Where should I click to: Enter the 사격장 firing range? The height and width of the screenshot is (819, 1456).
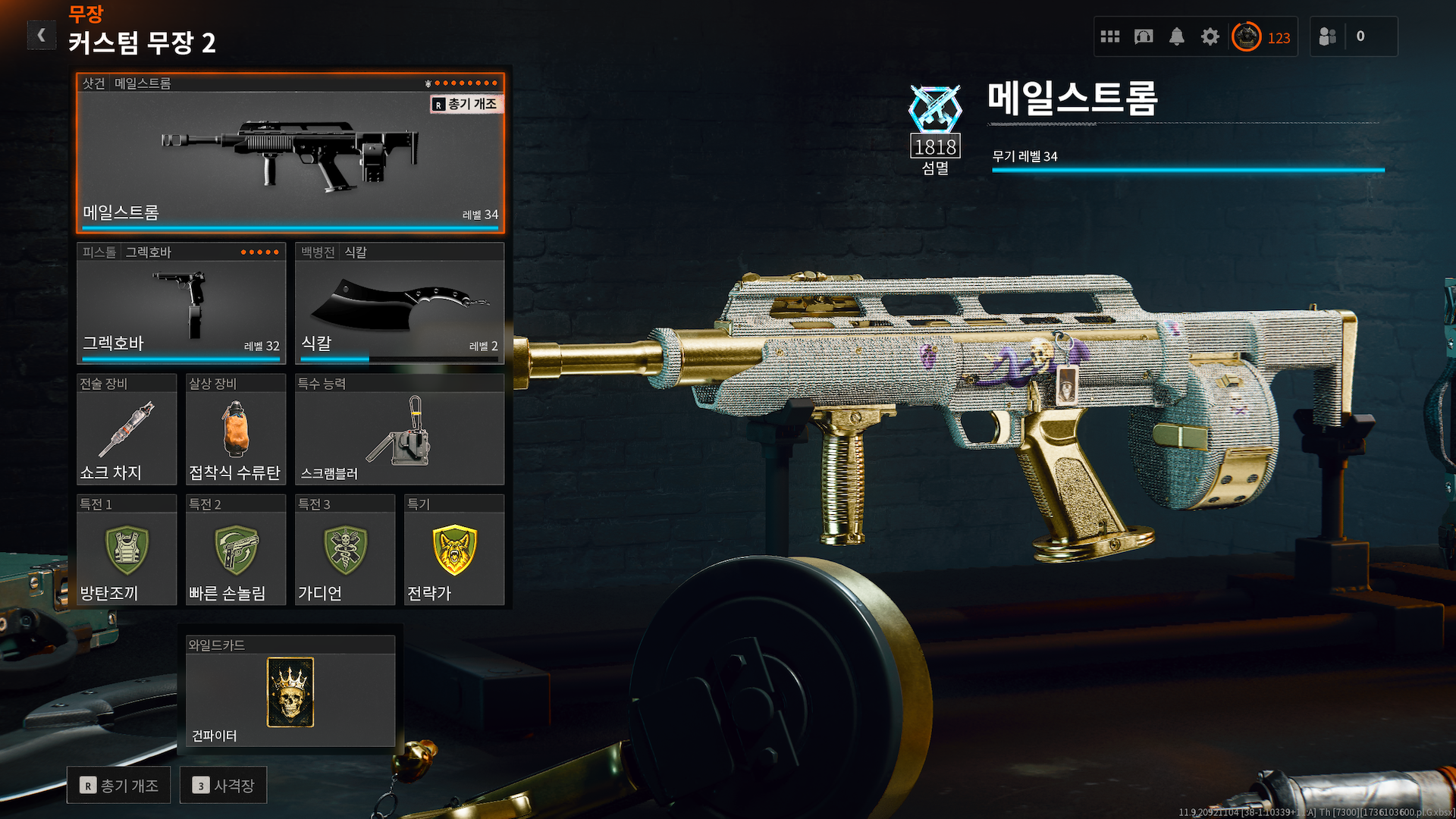click(224, 785)
